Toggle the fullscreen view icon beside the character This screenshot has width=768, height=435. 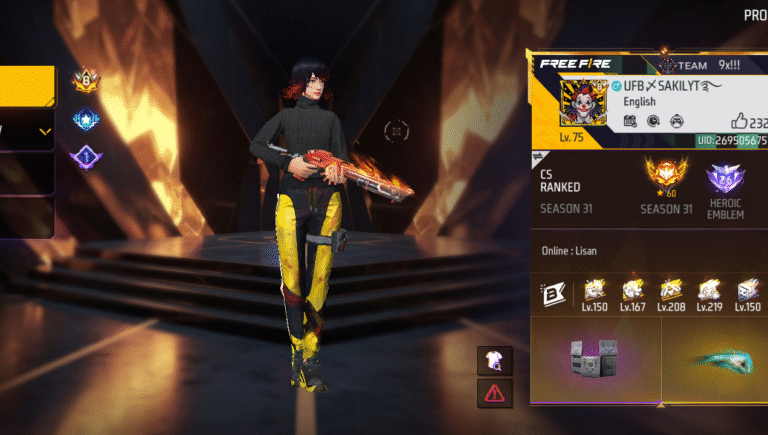pyautogui.click(x=397, y=130)
